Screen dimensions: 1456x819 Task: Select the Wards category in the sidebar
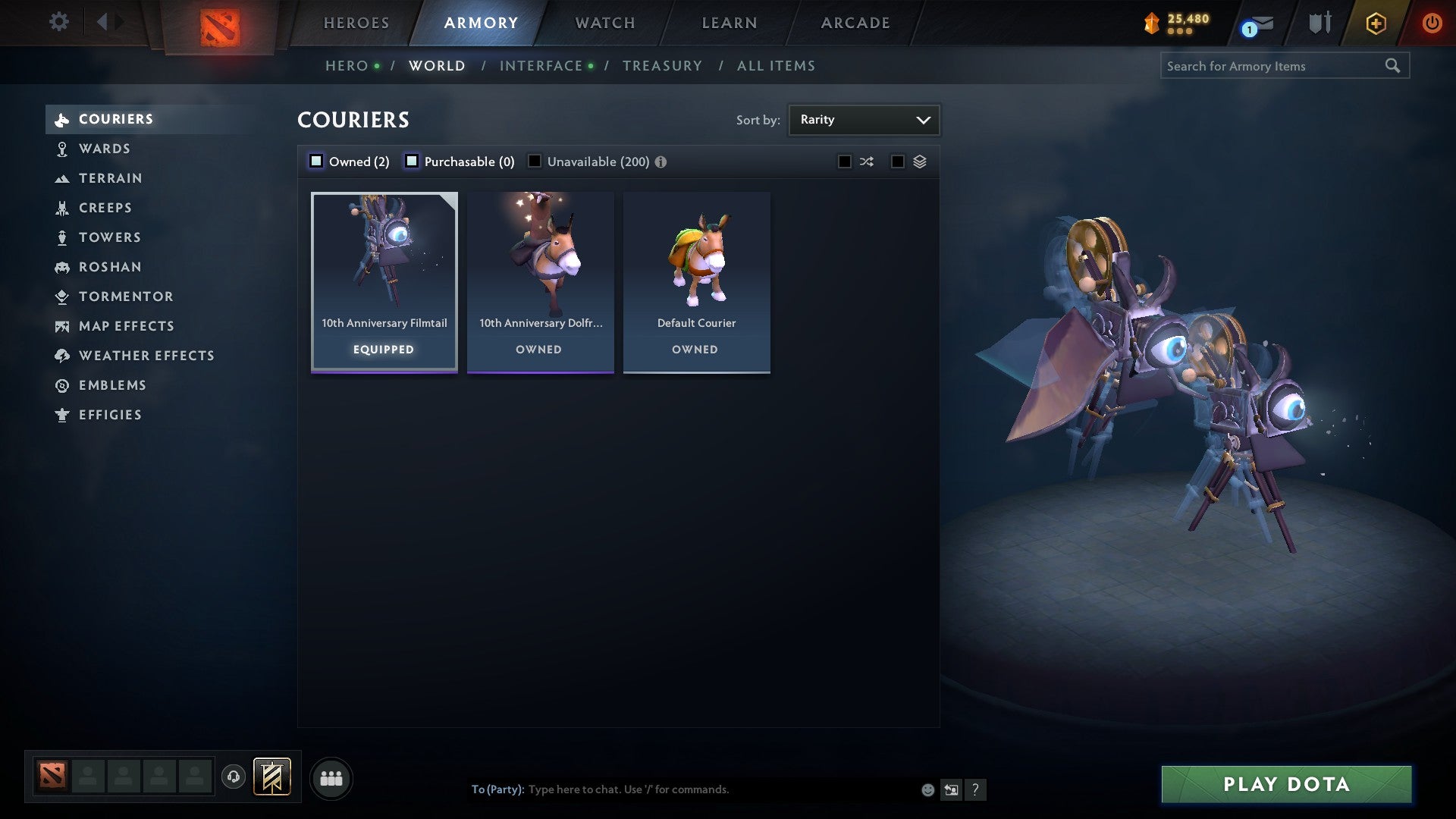coord(105,149)
